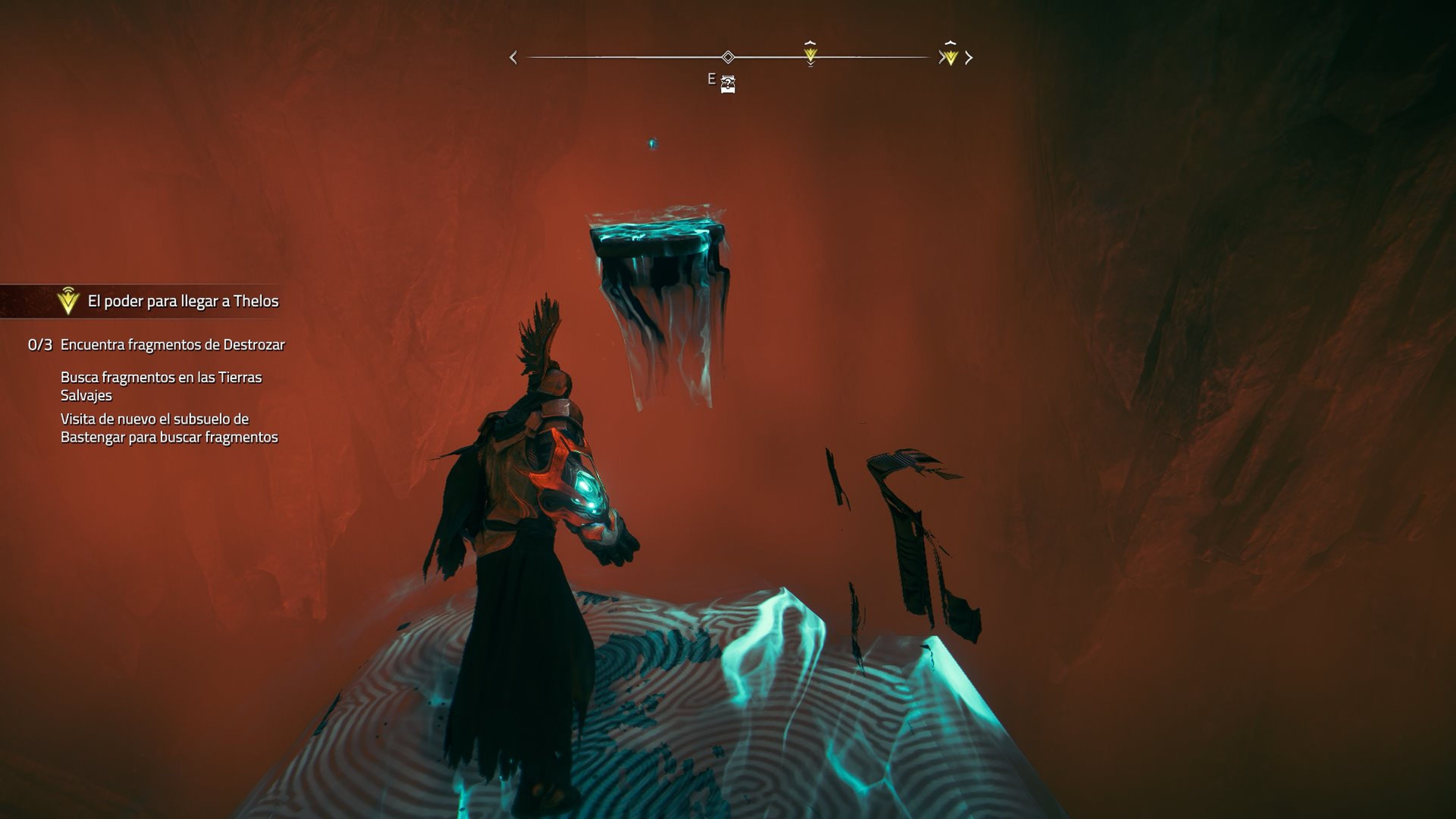
Task: Select objective Encuentra fragmentos de Destrozar
Action: click(x=173, y=345)
